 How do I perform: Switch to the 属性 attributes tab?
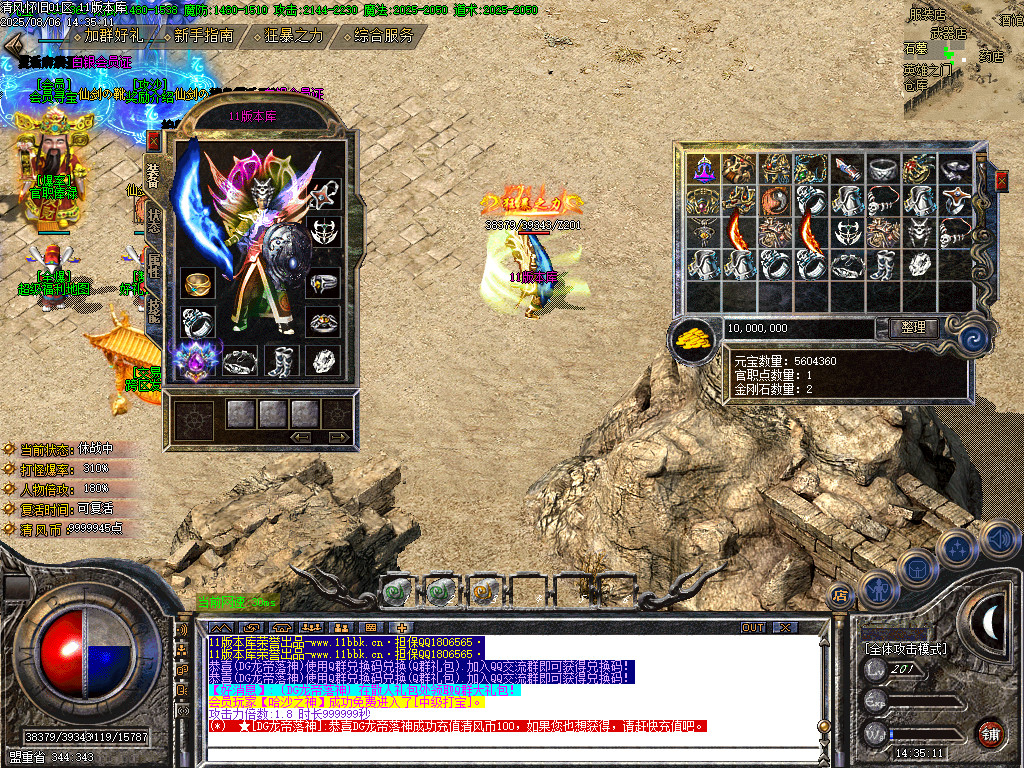click(153, 265)
